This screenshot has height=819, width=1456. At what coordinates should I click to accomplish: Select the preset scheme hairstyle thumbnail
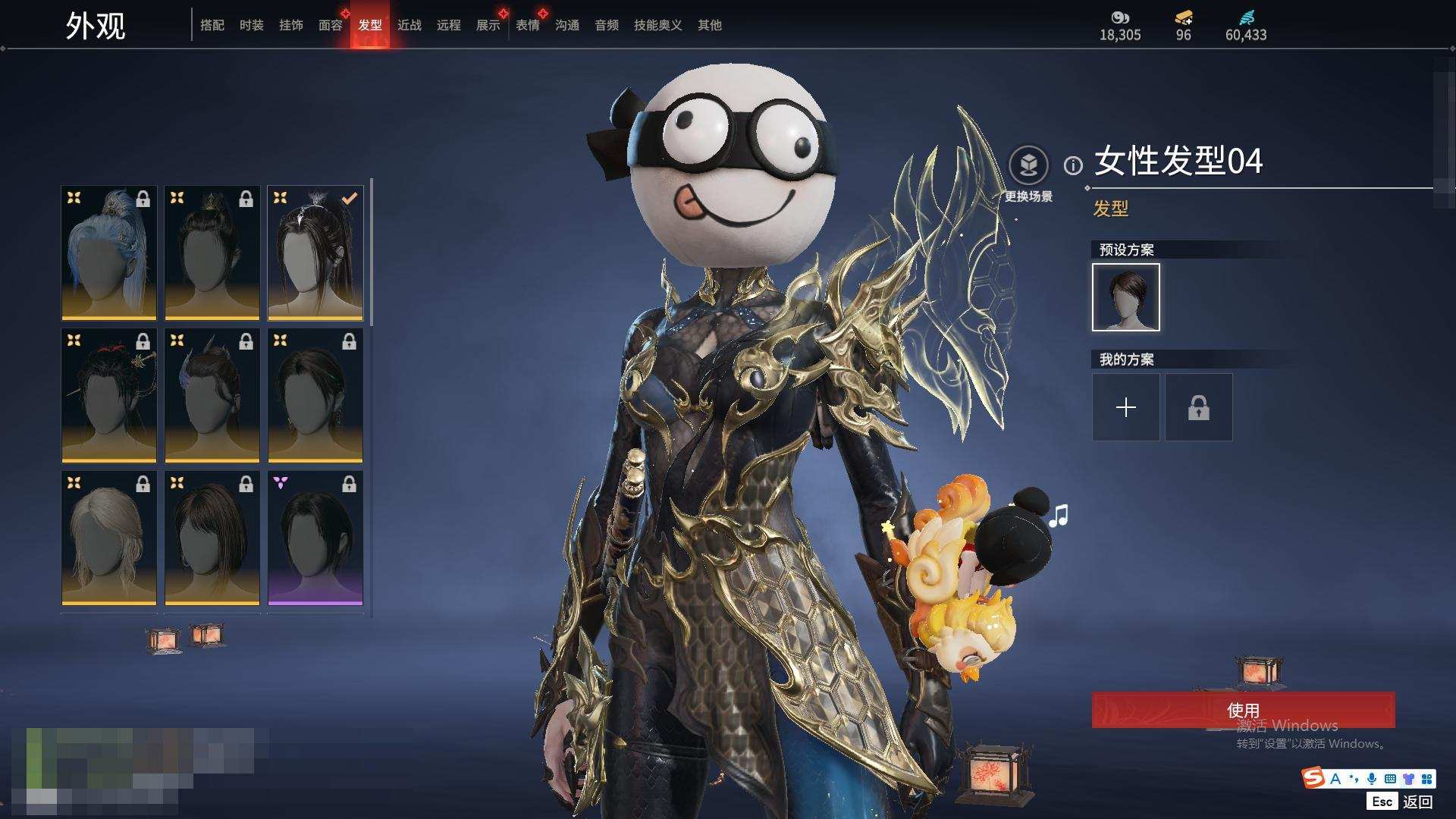[x=1126, y=297]
